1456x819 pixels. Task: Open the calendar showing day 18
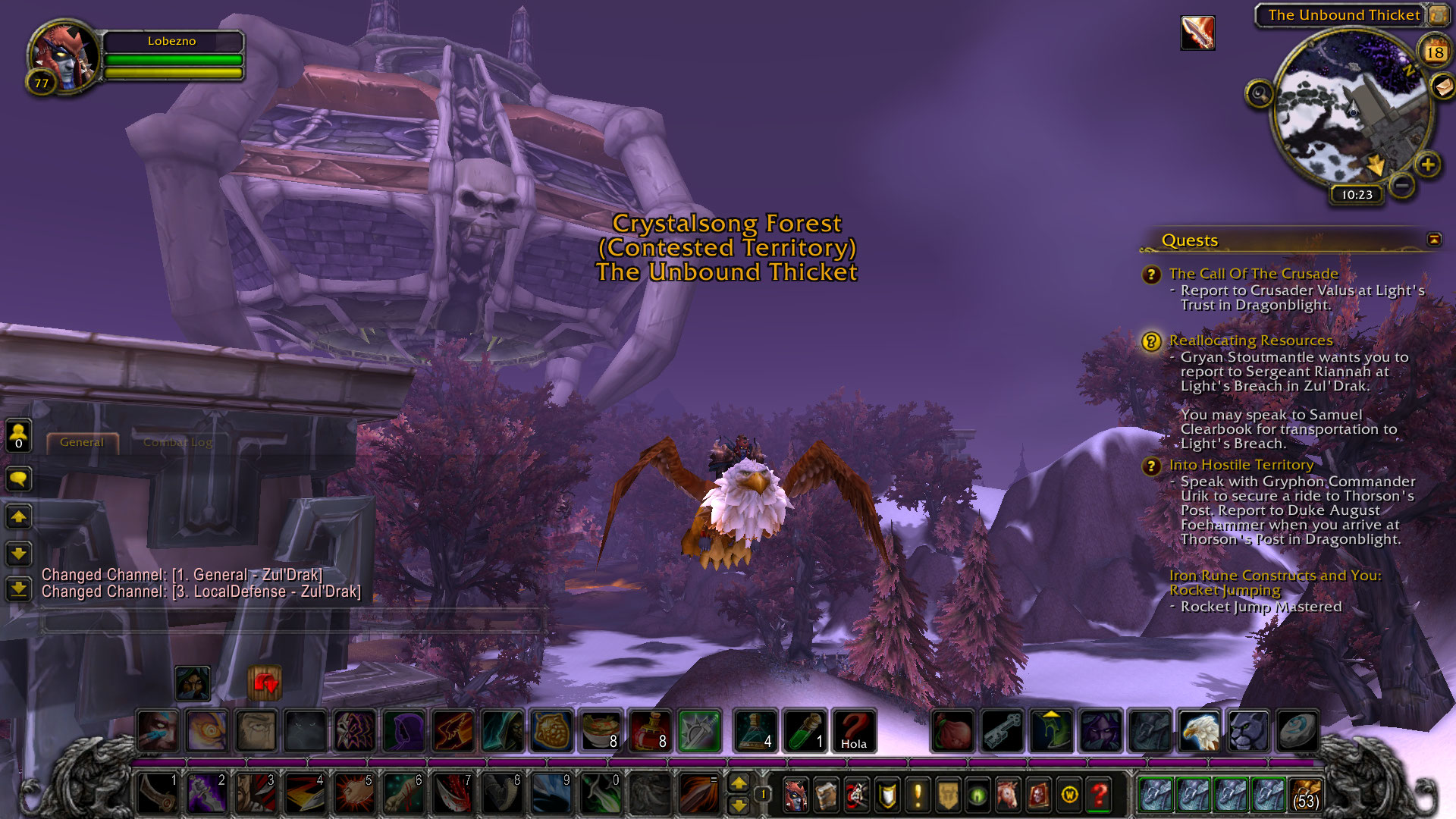pos(1434,52)
